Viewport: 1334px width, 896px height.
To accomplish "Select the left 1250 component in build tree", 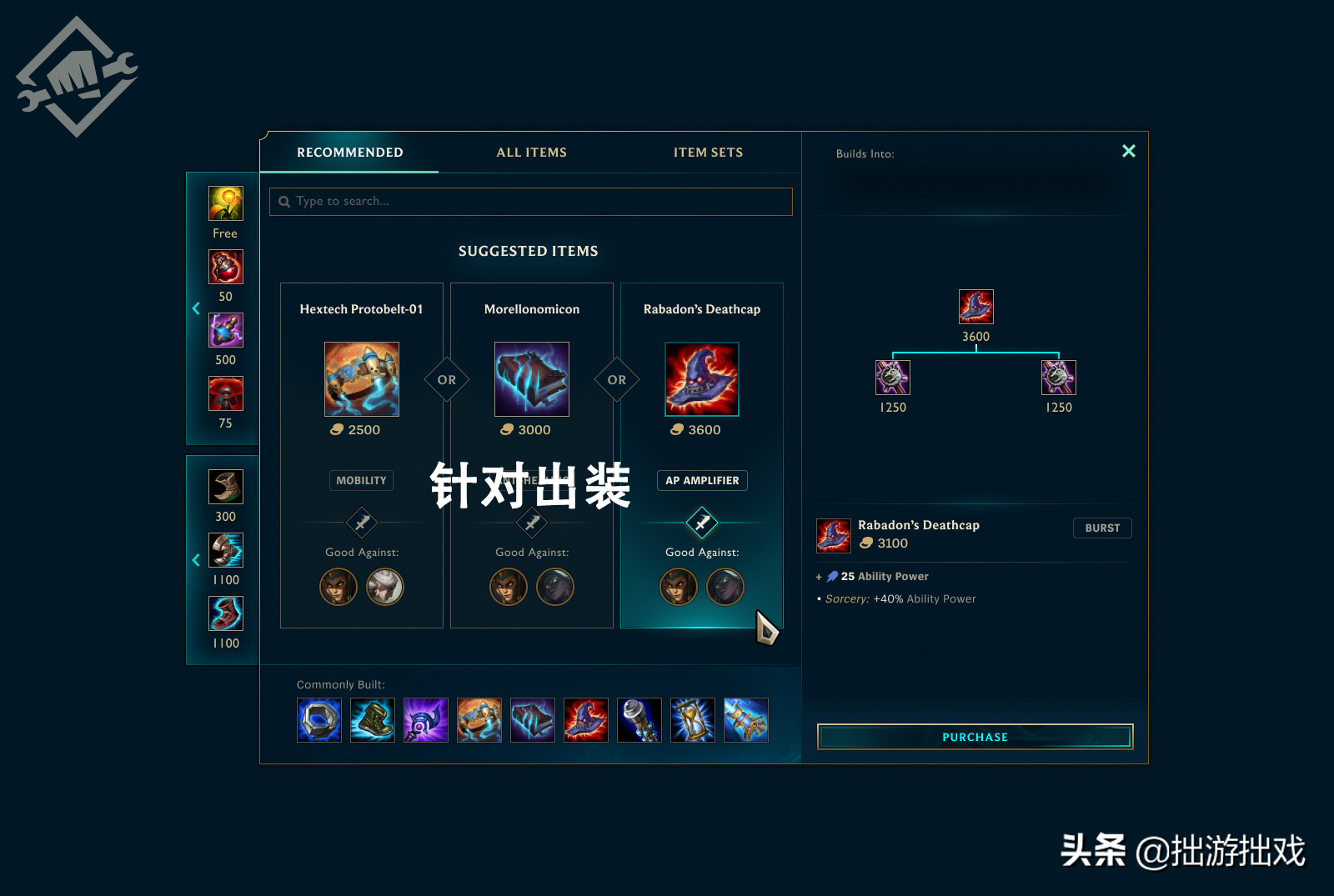I will pos(893,378).
